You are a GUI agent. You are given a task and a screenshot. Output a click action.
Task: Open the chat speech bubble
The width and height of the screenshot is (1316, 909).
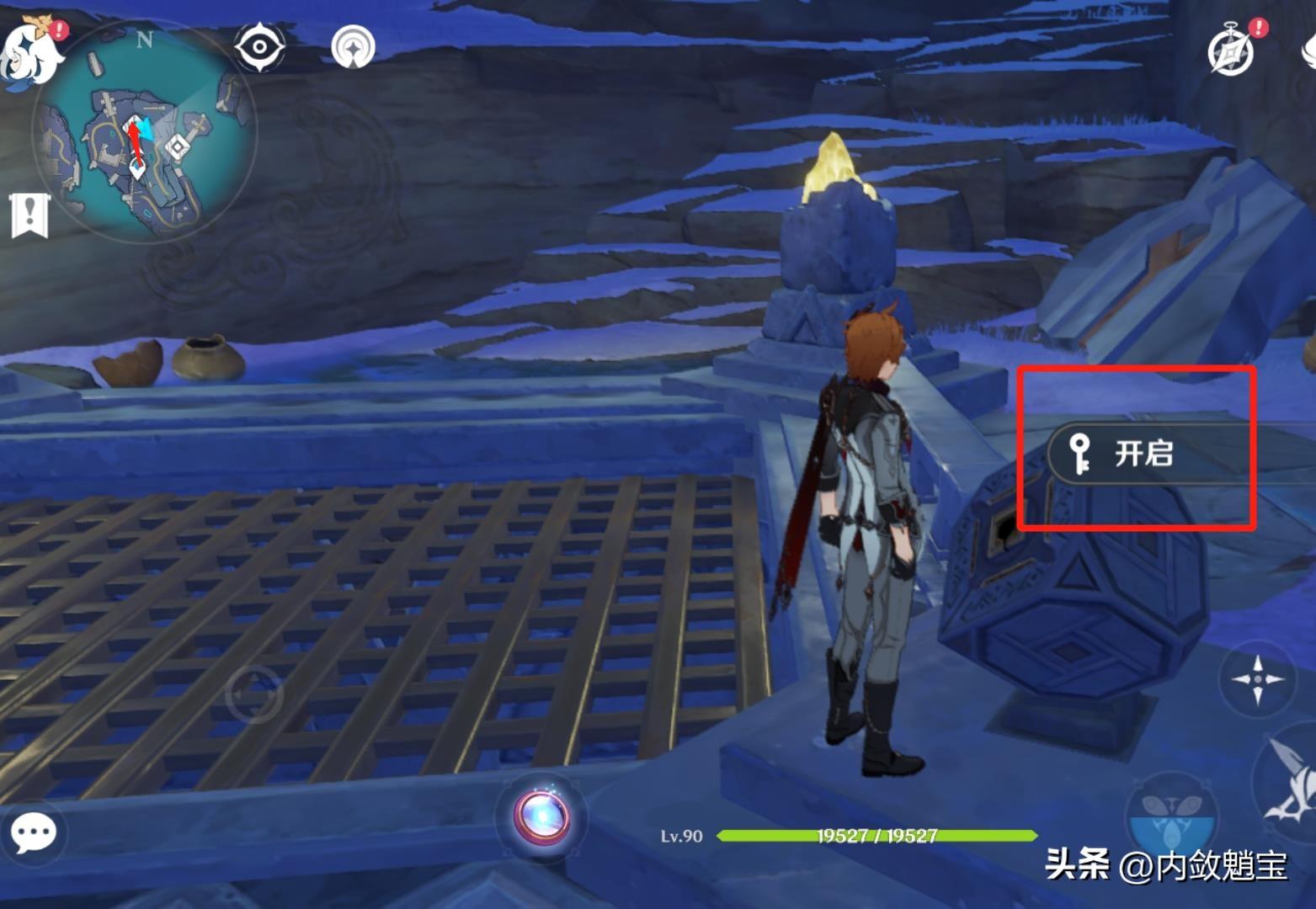point(34,833)
